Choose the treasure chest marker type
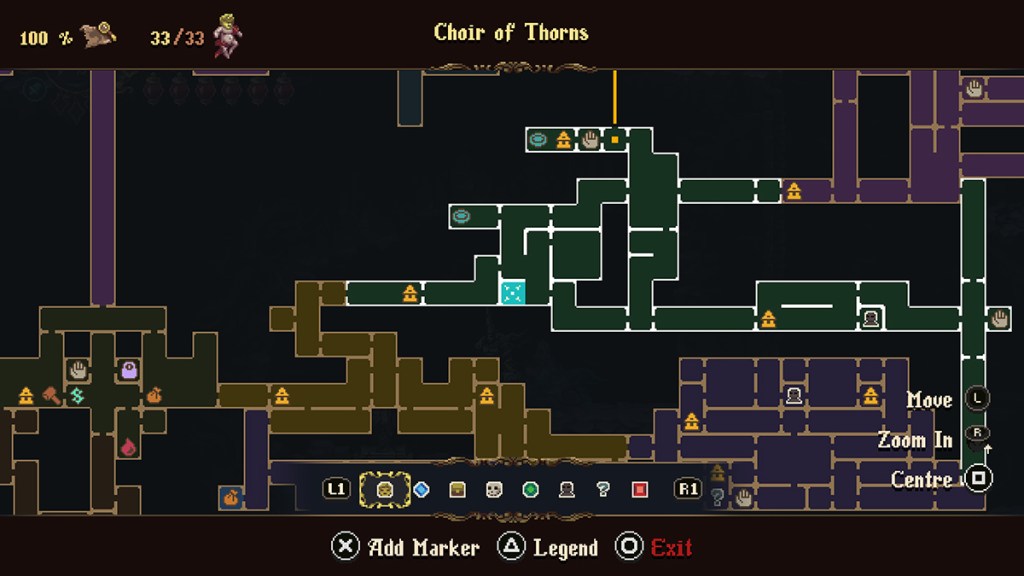 tap(457, 490)
